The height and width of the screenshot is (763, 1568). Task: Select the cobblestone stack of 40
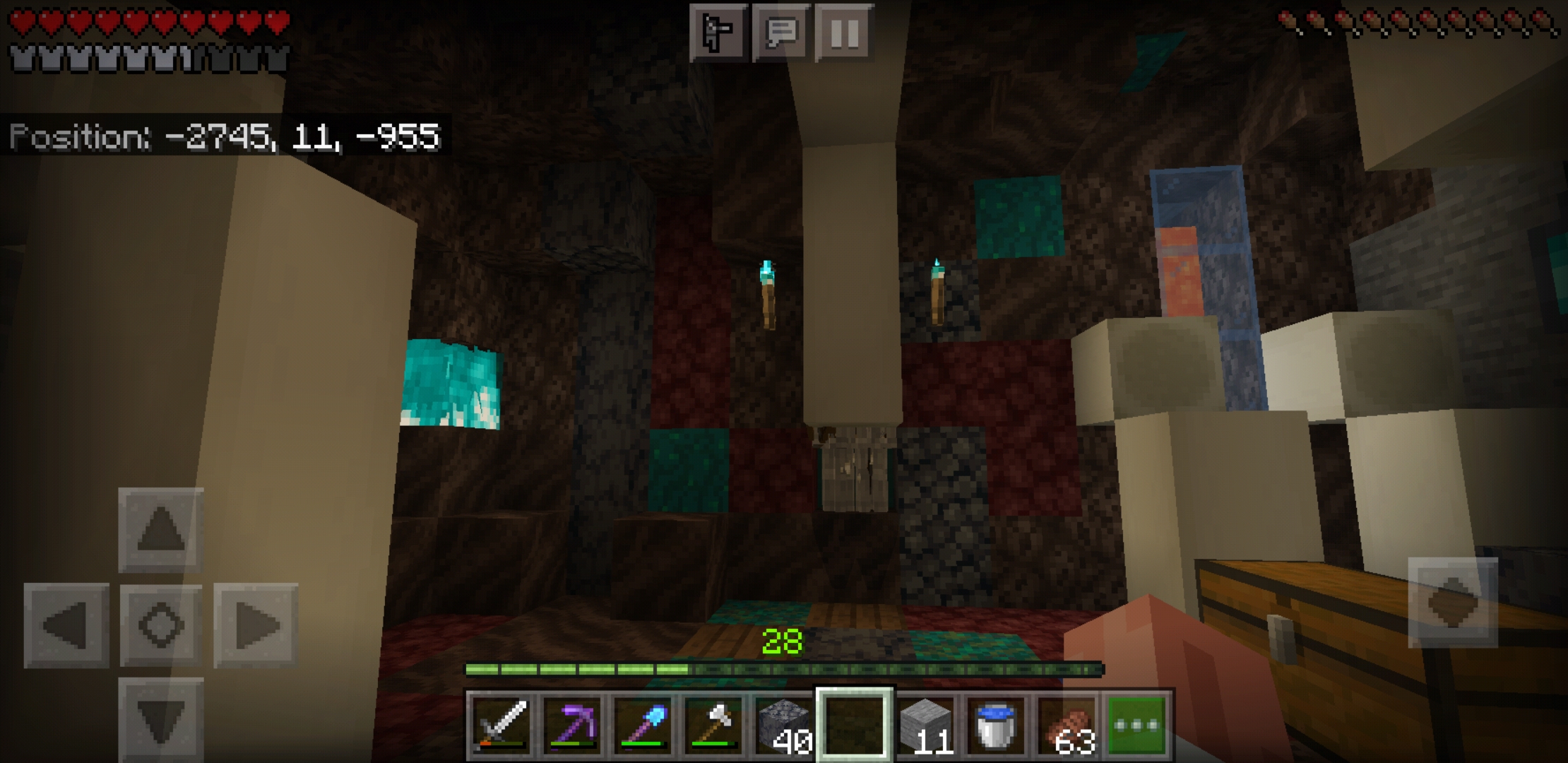pos(785,723)
